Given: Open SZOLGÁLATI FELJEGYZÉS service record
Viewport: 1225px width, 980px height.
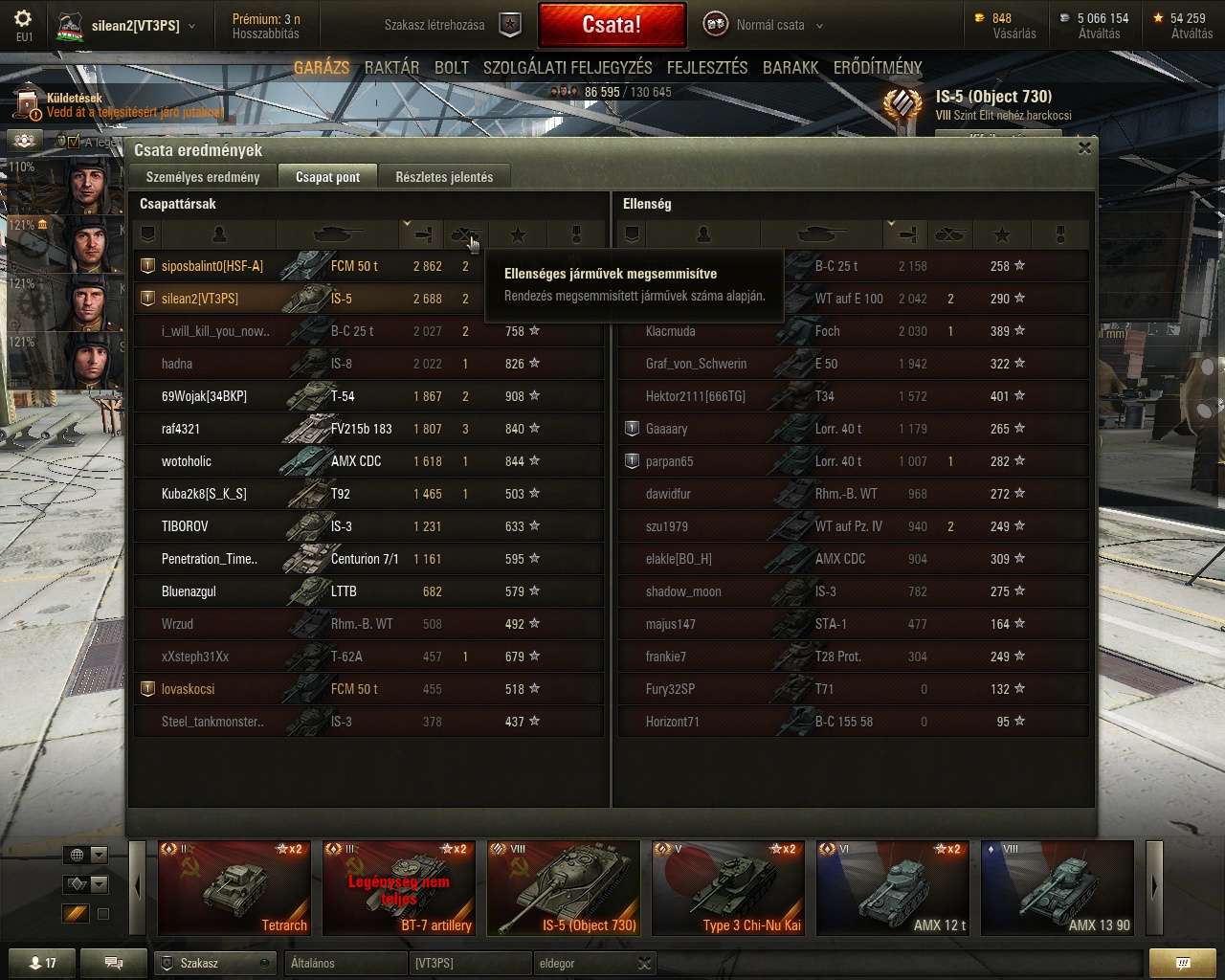Looking at the screenshot, I should [x=568, y=68].
